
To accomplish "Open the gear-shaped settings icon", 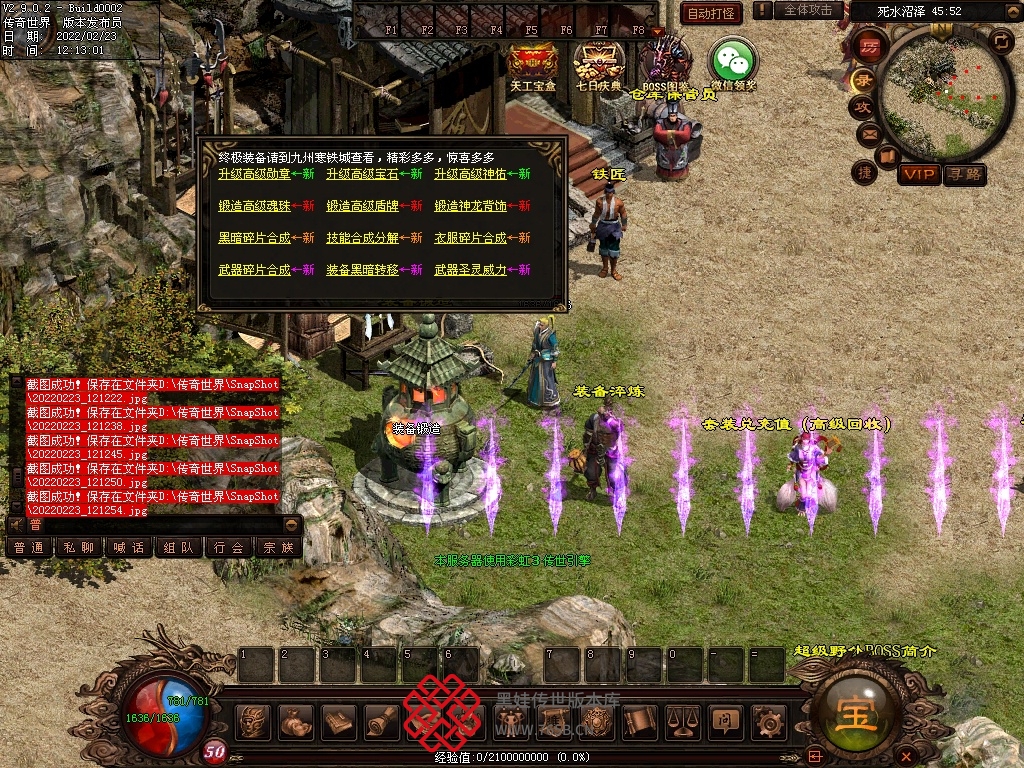I will tap(768, 721).
